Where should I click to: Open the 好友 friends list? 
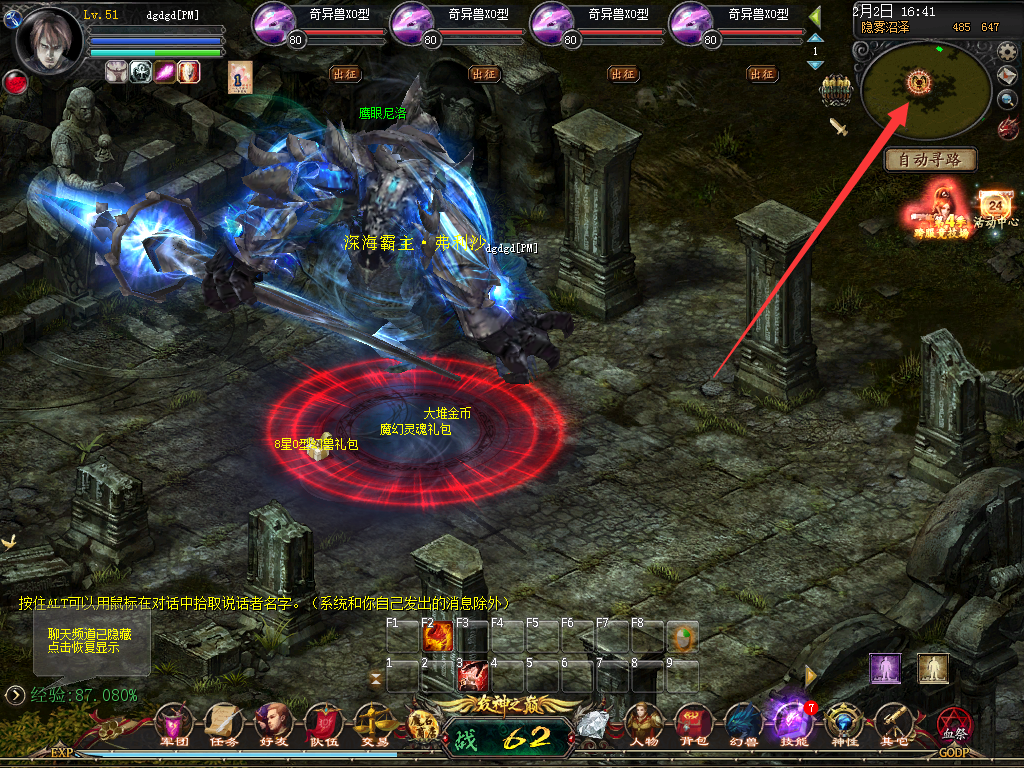point(273,722)
